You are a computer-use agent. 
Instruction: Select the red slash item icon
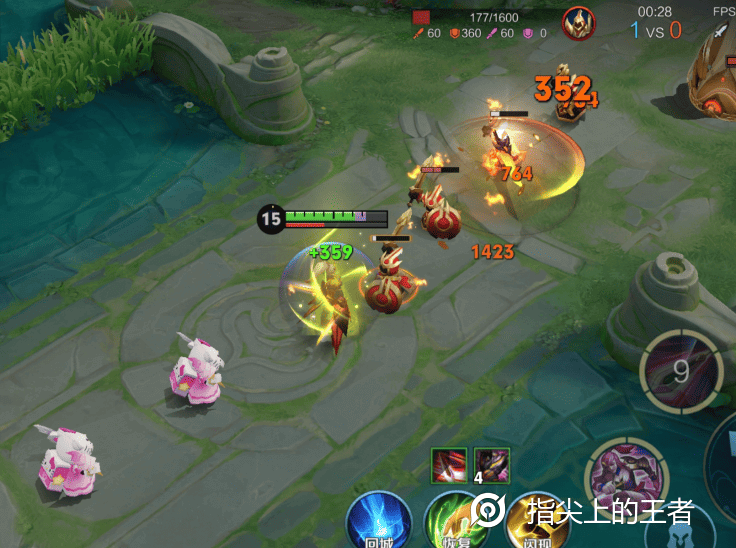point(449,466)
